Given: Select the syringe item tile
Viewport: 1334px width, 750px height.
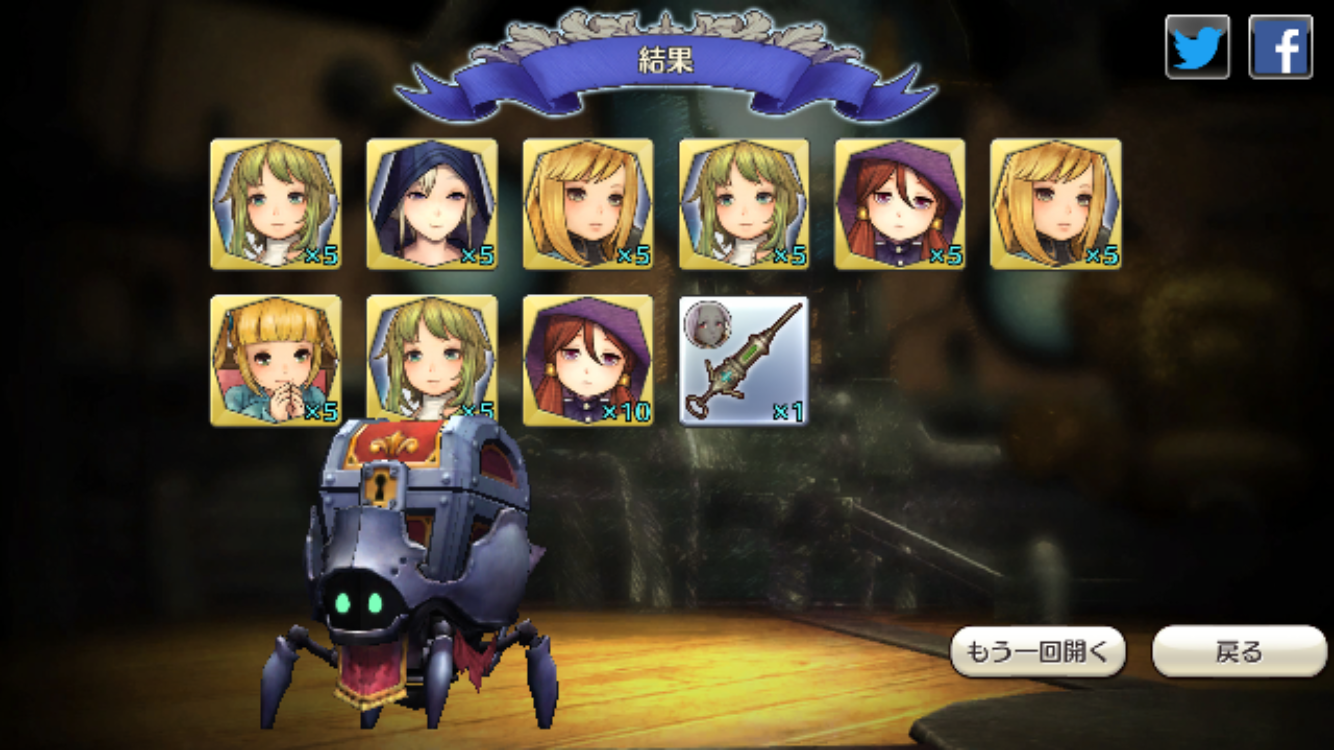Looking at the screenshot, I should 744,360.
